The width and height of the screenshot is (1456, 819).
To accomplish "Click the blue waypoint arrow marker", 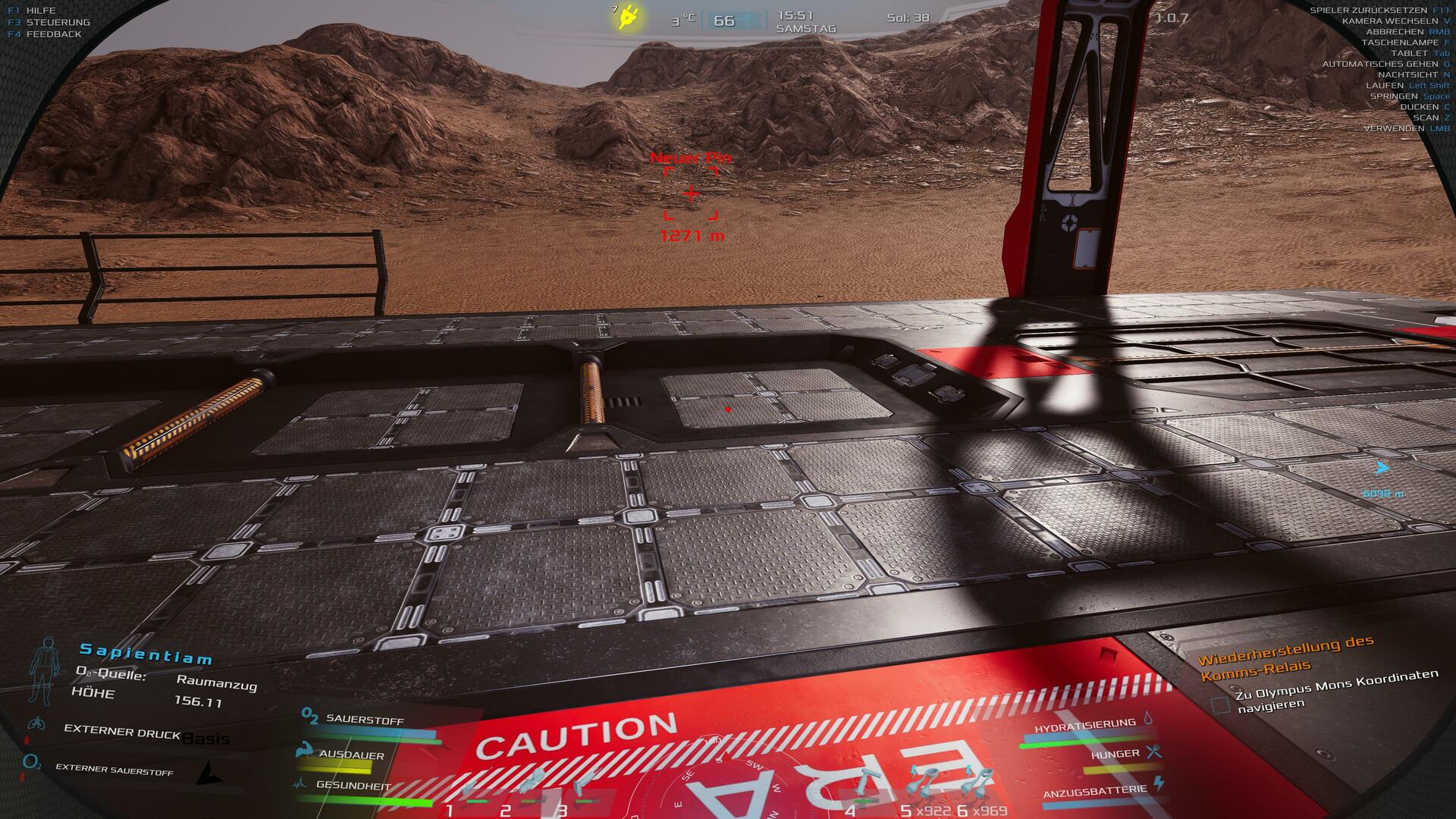I will 1382,468.
